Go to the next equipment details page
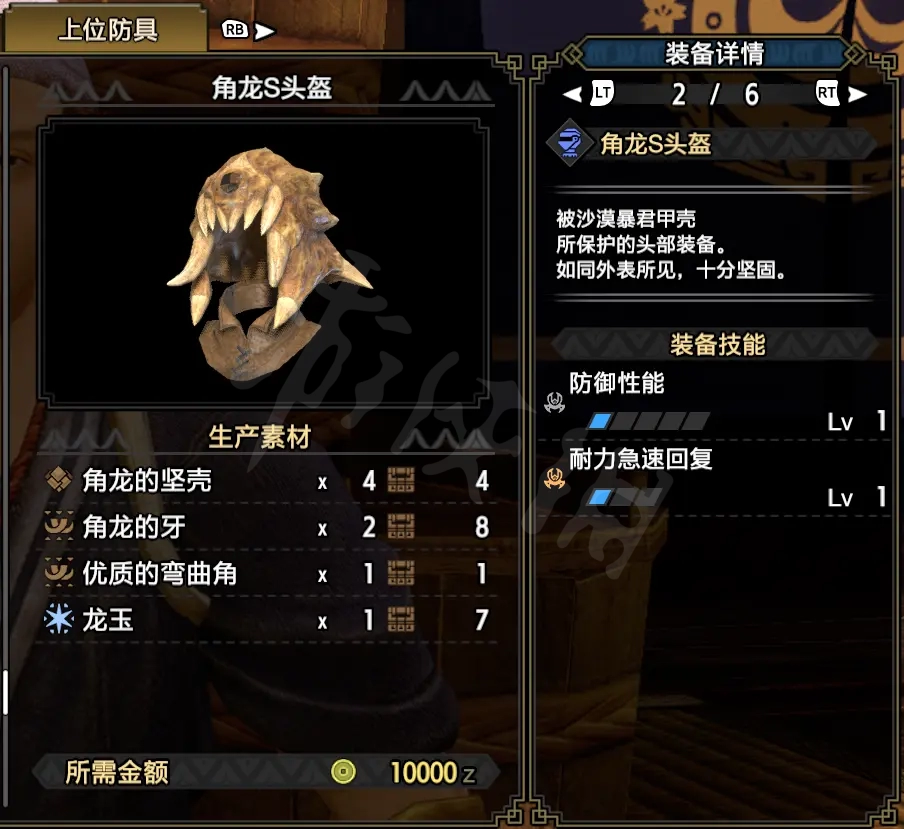Image resolution: width=904 pixels, height=829 pixels. point(839,94)
